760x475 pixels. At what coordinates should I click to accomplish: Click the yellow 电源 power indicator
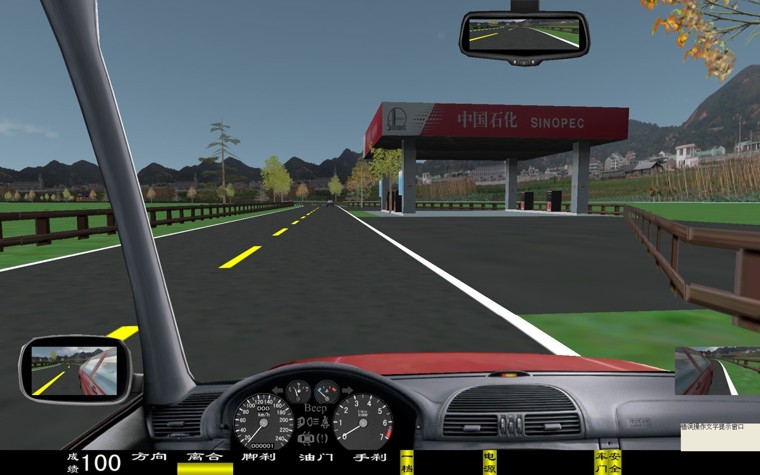(489, 462)
